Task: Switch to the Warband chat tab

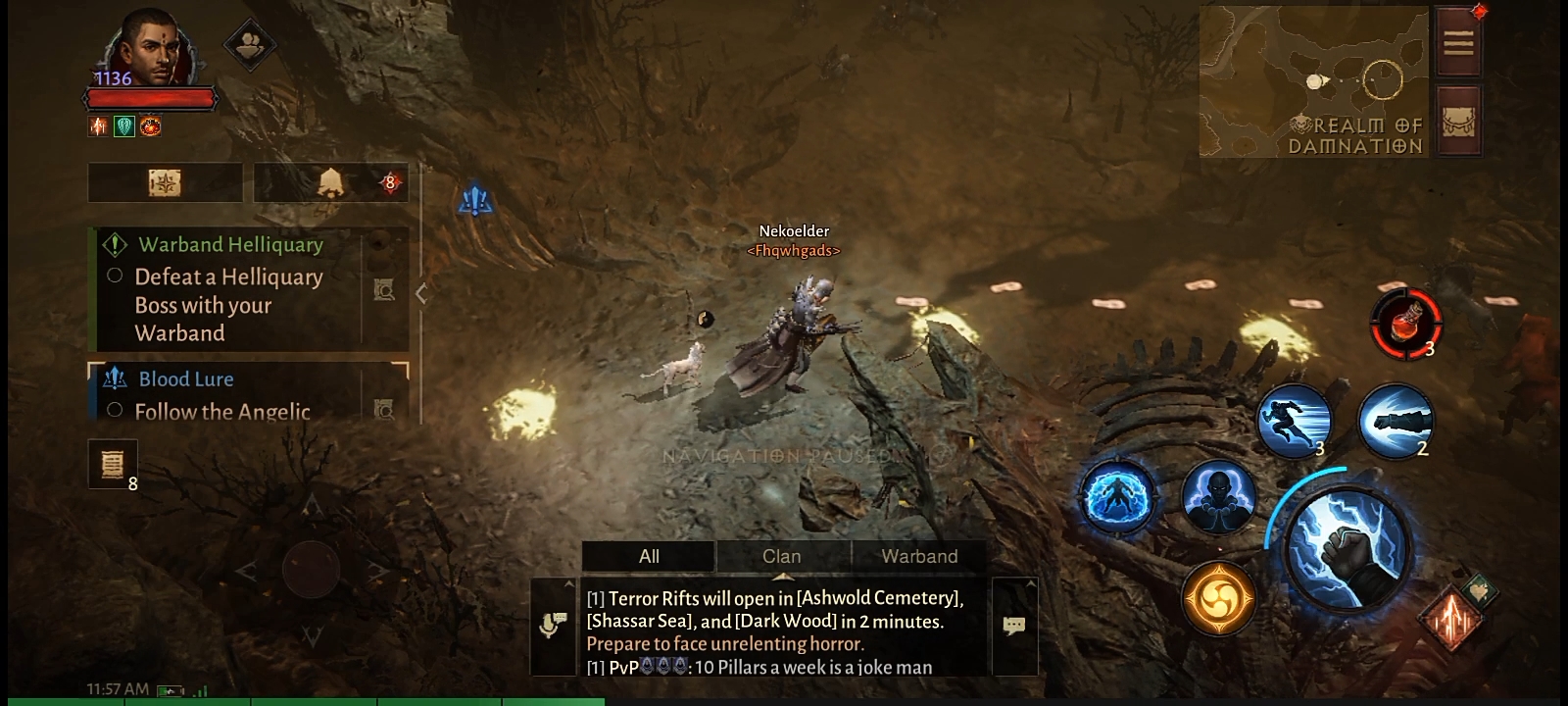Action: pyautogui.click(x=919, y=556)
